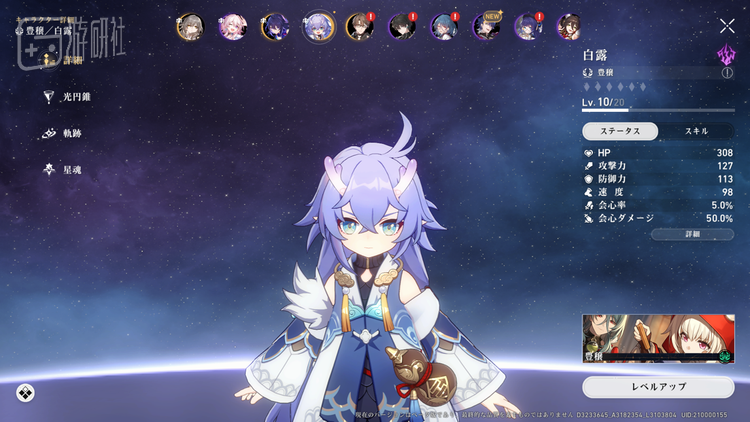Show the 豊穣 path info icon
Screen dimensions: 750x422
727,73
